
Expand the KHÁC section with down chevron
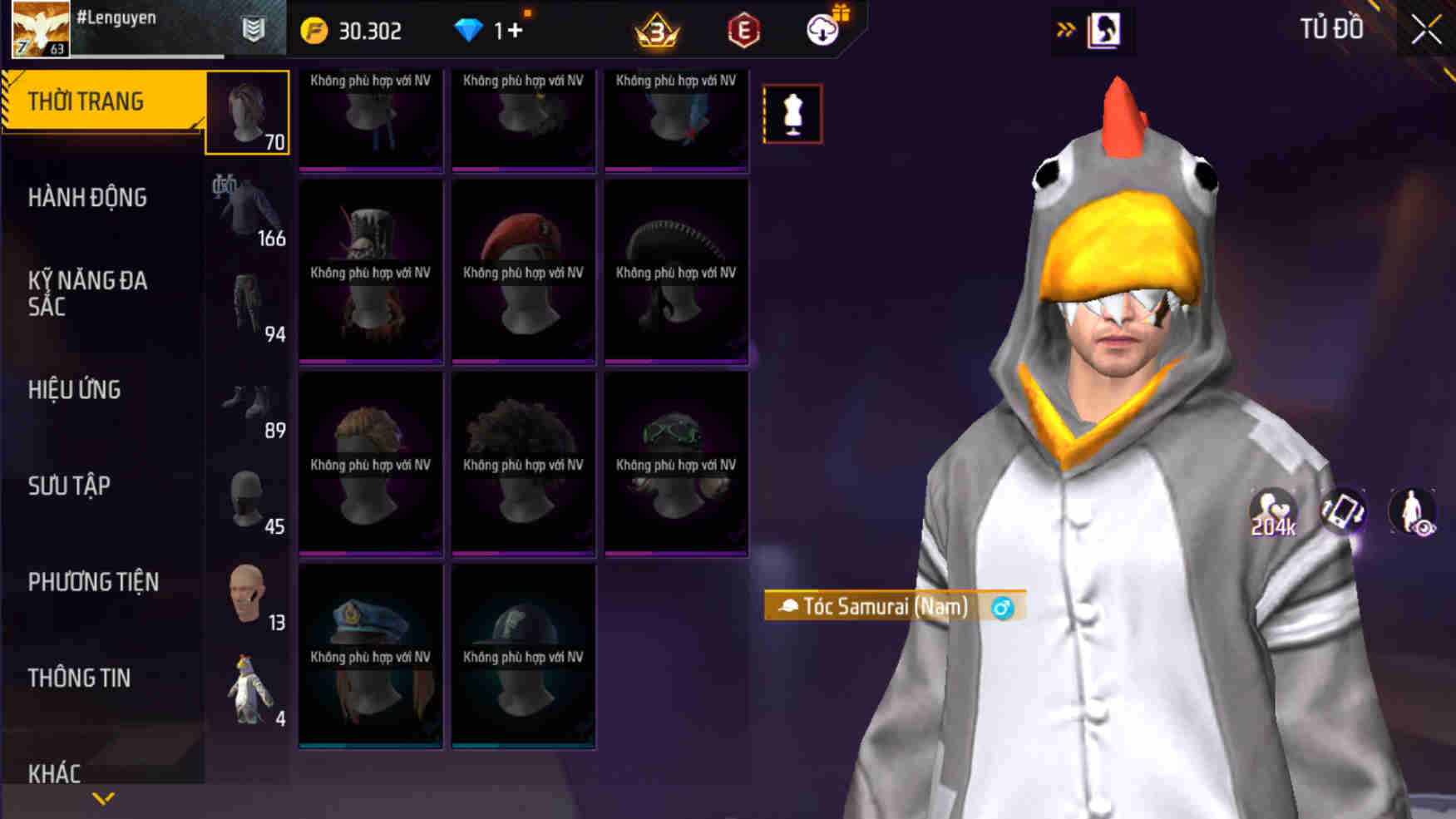pos(103,797)
